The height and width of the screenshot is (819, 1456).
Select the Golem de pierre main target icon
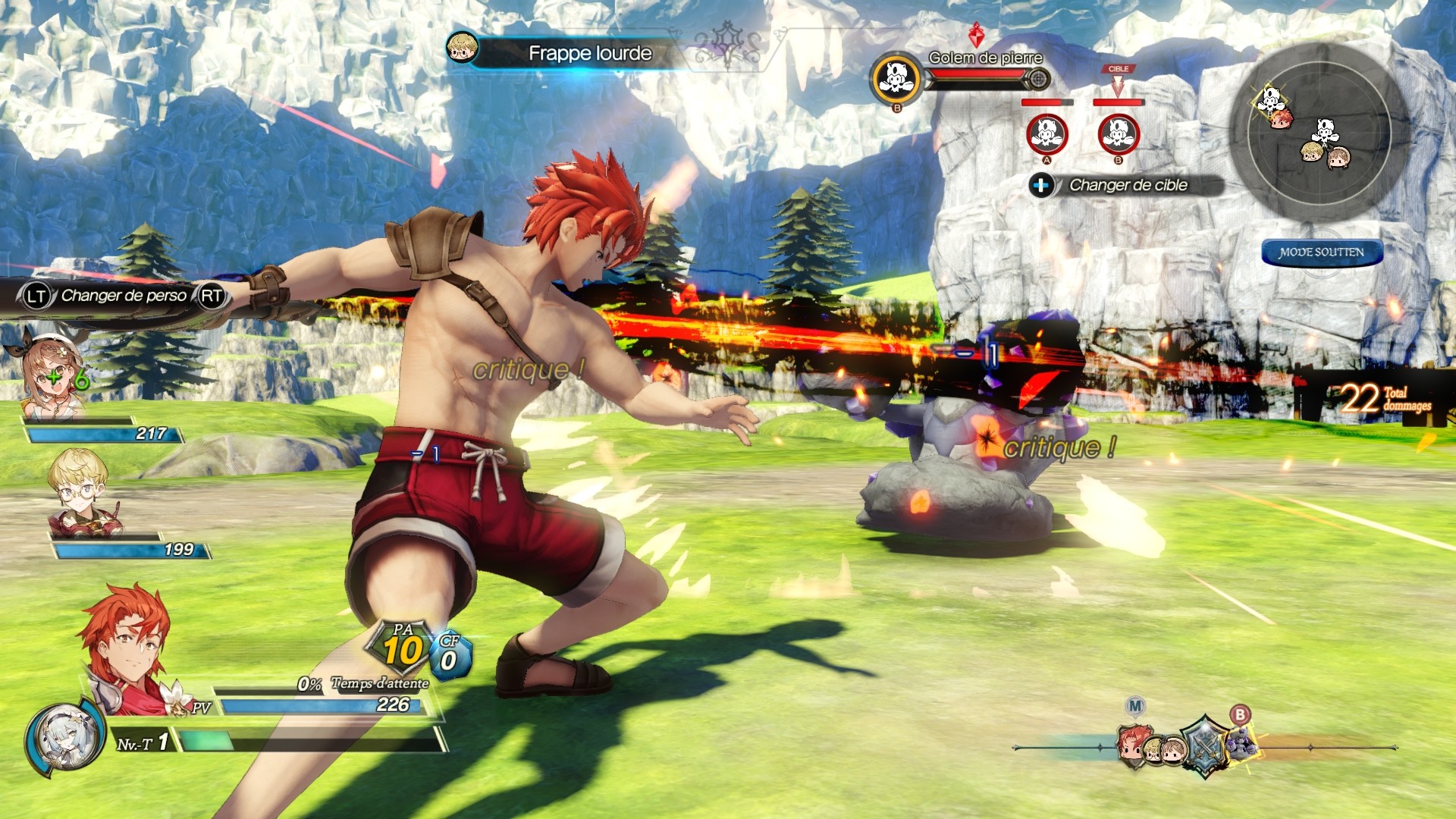[x=896, y=78]
